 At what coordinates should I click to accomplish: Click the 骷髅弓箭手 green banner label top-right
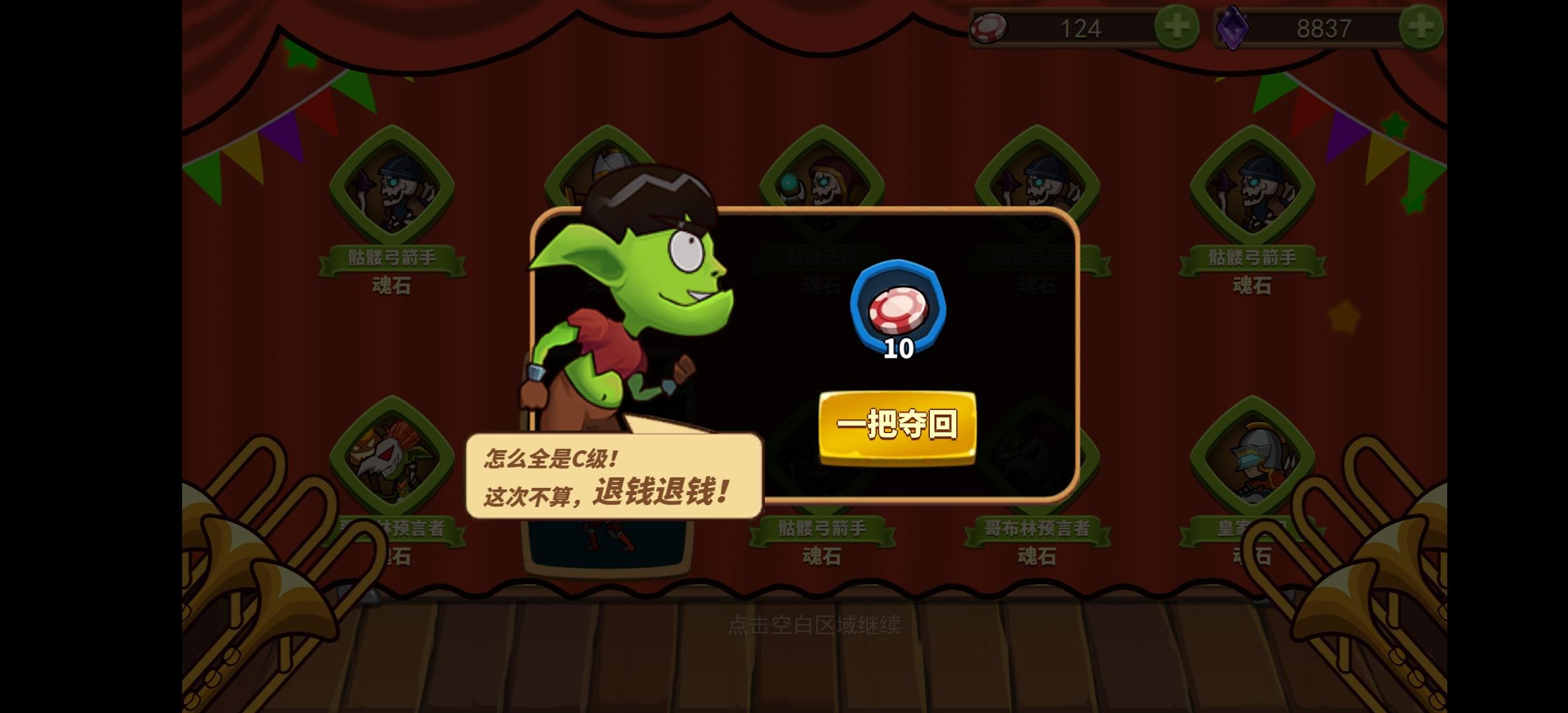(x=1251, y=258)
